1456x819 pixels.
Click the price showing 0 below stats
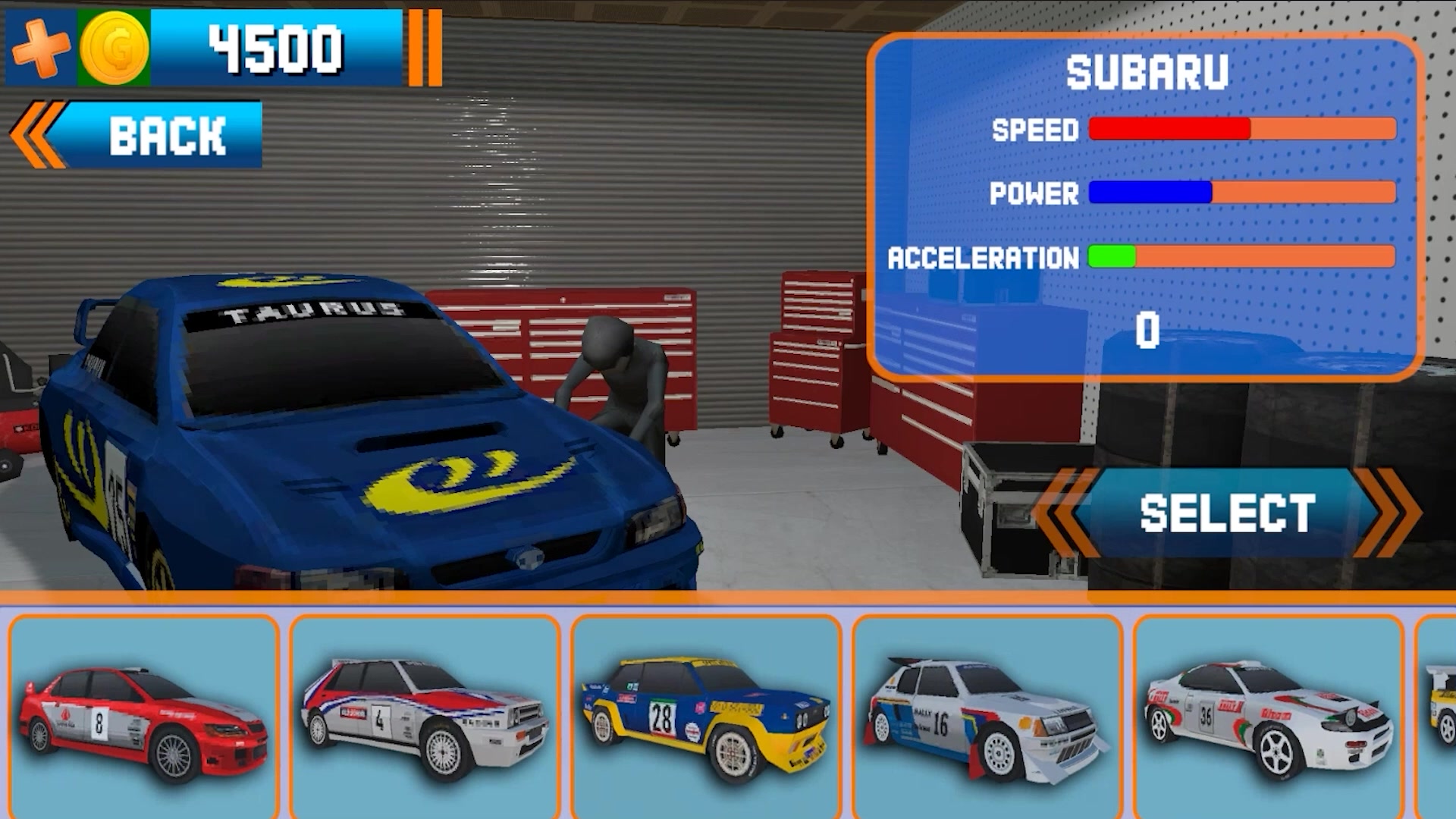[1147, 328]
